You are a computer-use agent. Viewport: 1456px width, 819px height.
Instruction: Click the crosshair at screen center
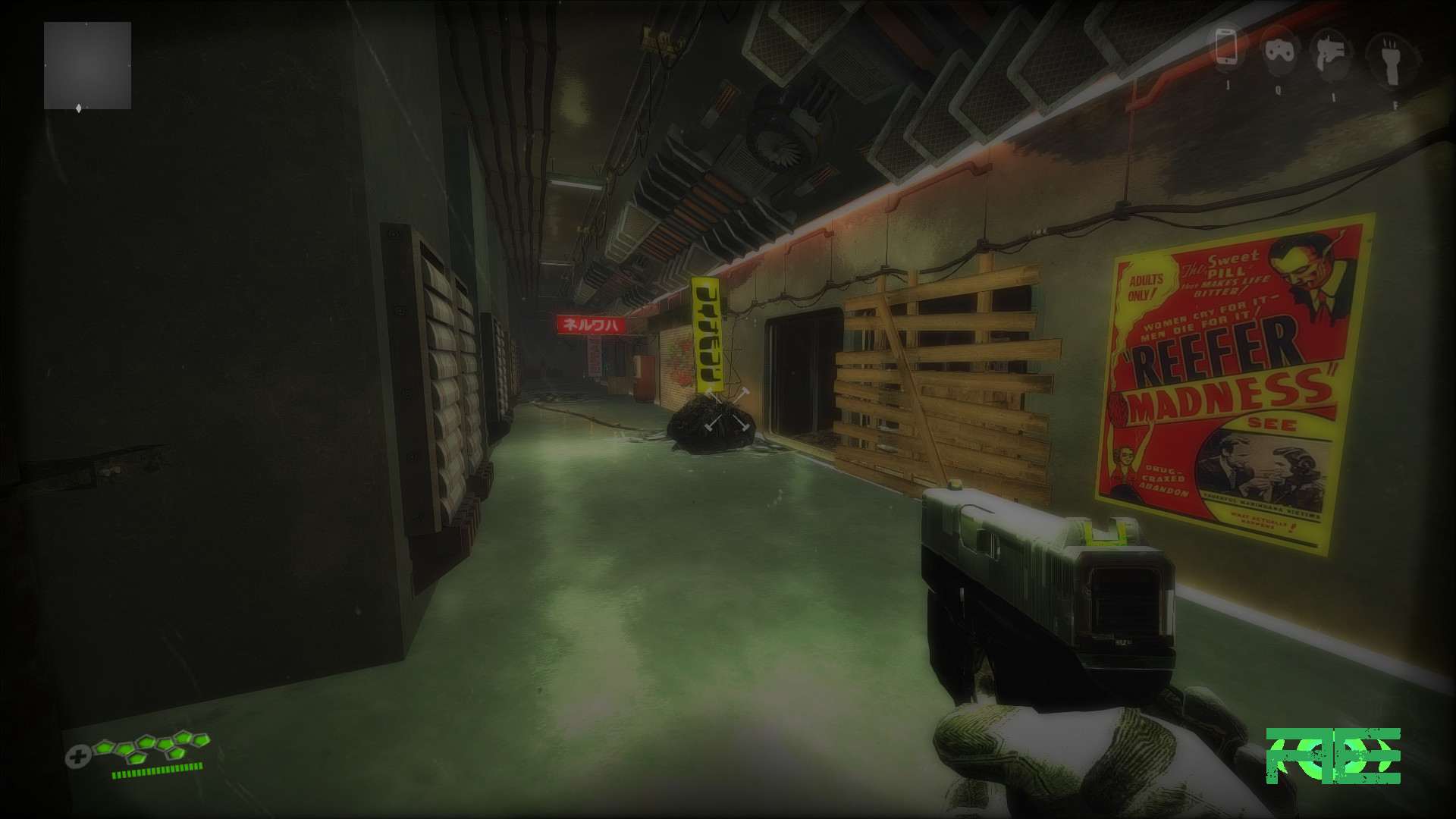click(x=728, y=409)
